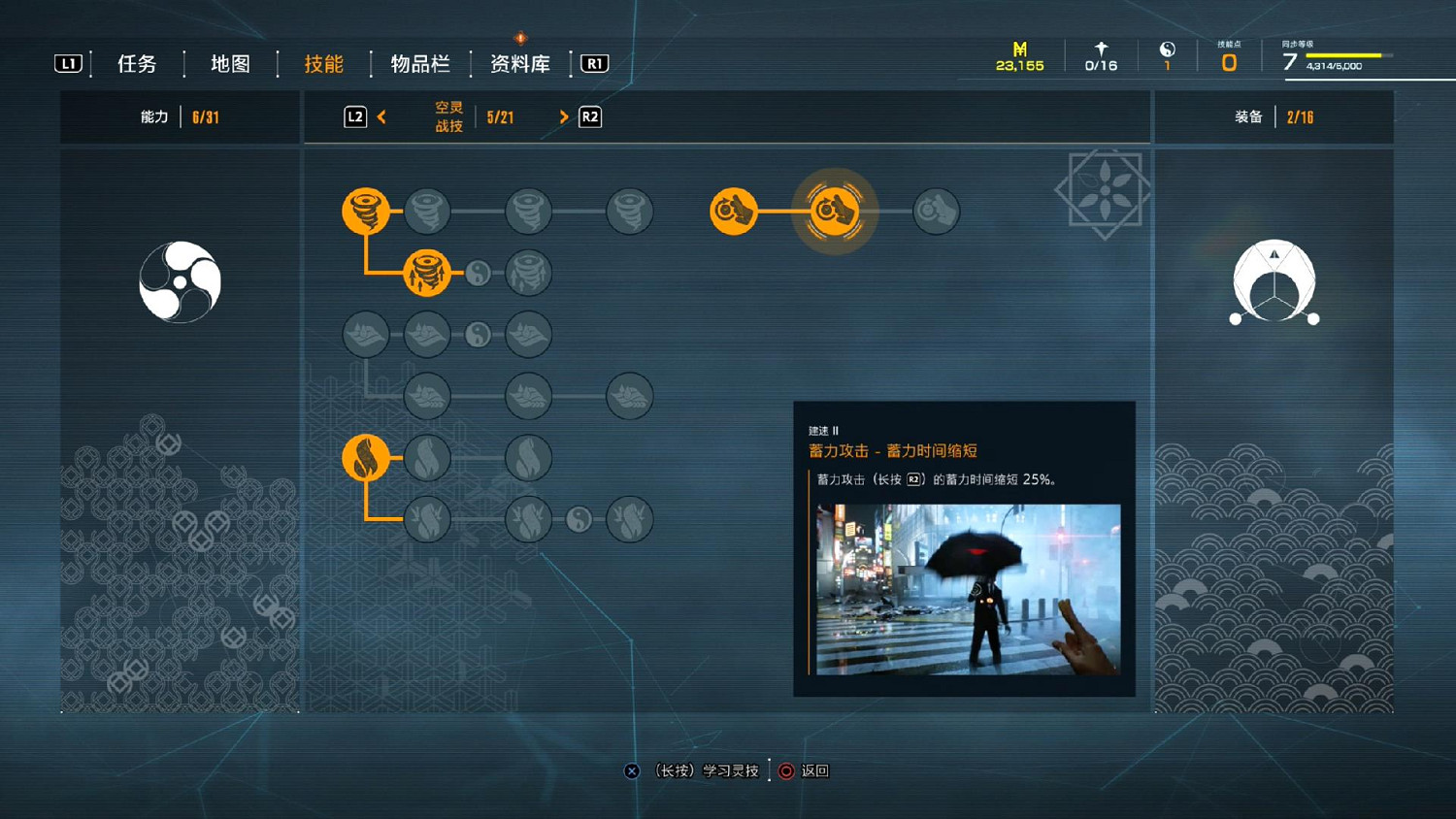Select the second-row orange wind upgrade node
Viewport: 1456px width, 819px height.
tap(427, 273)
